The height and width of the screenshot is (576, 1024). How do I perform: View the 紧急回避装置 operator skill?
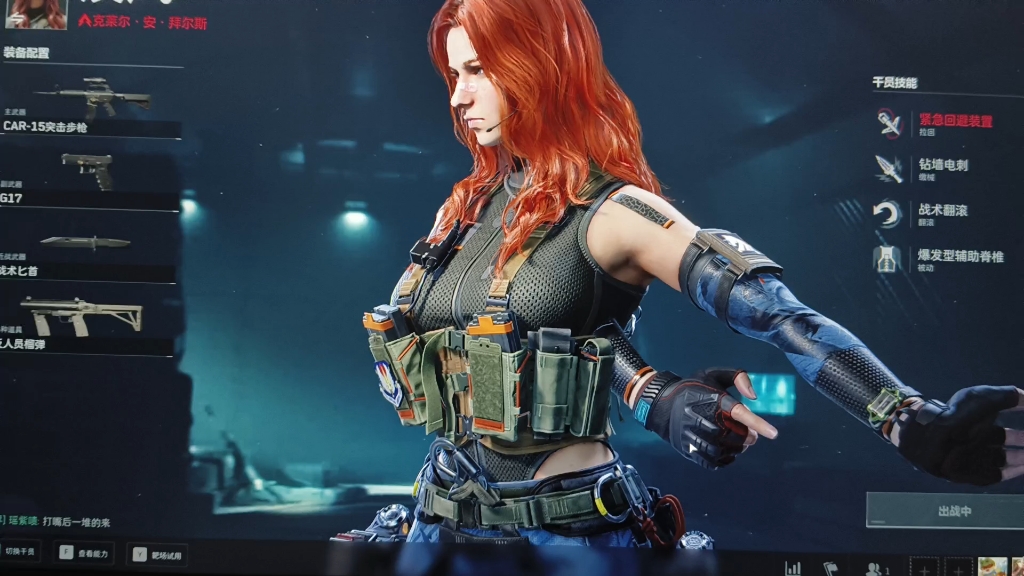pyautogui.click(x=933, y=122)
